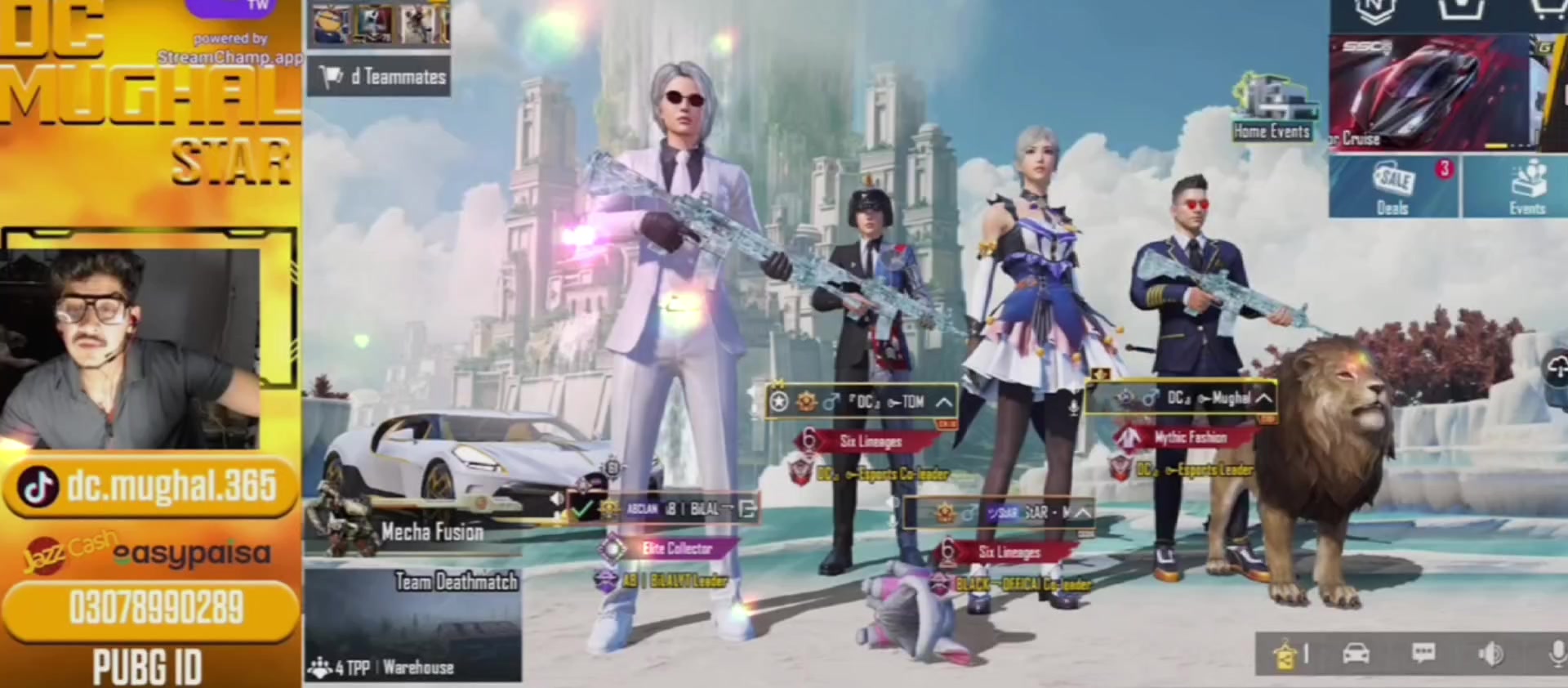The height and width of the screenshot is (688, 1568).
Task: Open the N shield badge icon
Action: pyautogui.click(x=1372, y=11)
